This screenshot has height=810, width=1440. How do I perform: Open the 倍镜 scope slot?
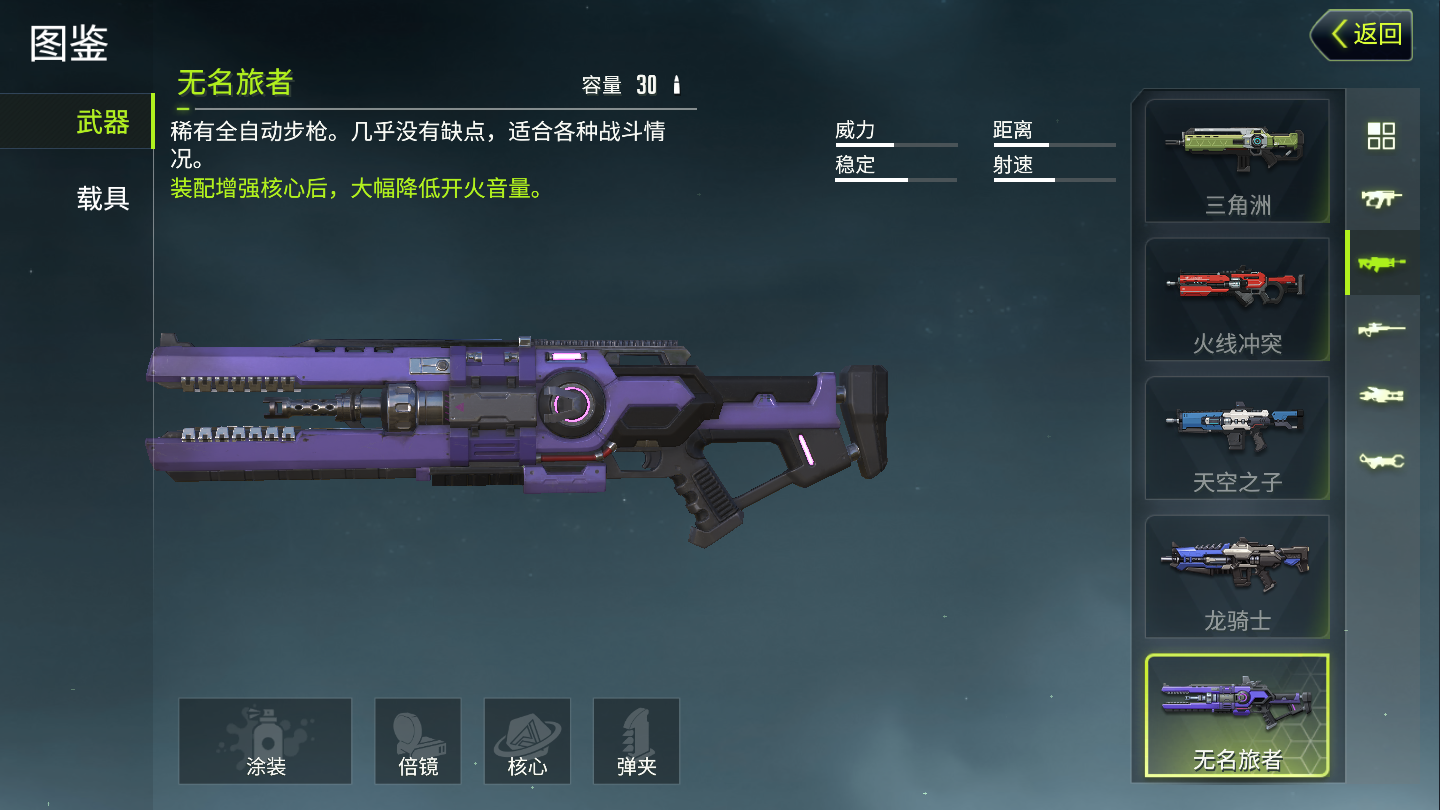[x=418, y=741]
